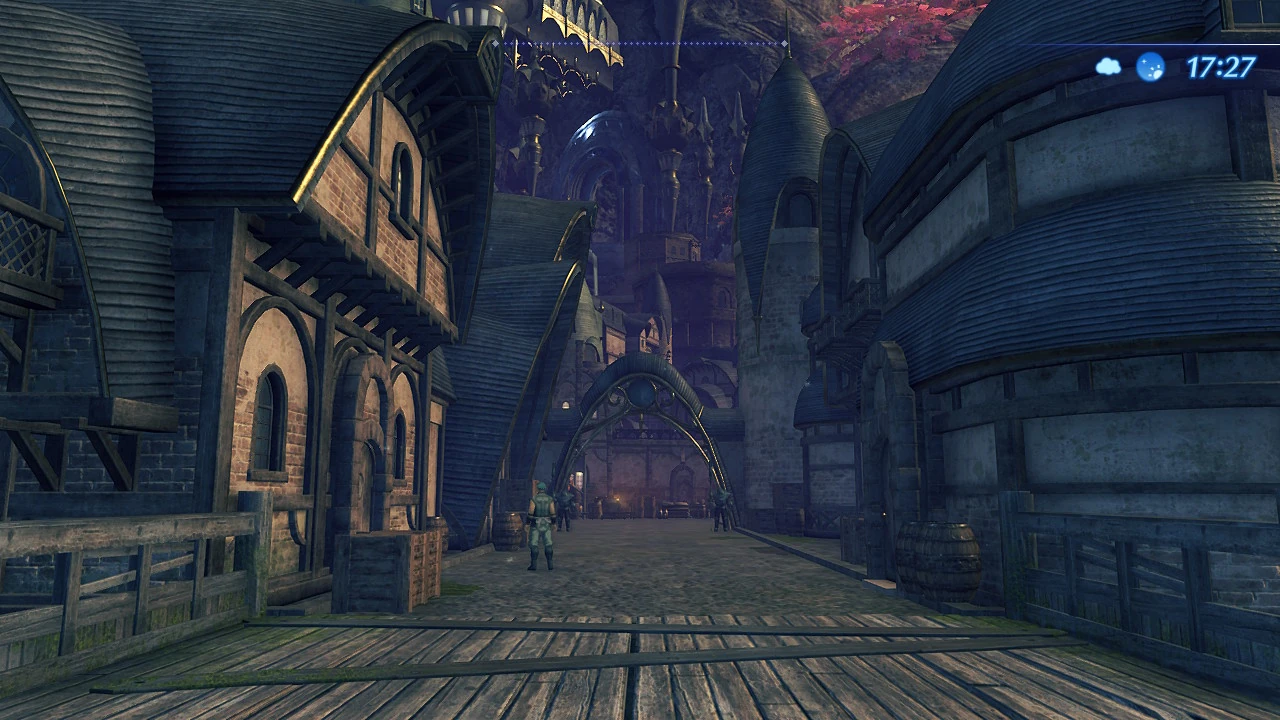Click the pointed tower spire on the right
The width and height of the screenshot is (1280, 720).
point(790,90)
